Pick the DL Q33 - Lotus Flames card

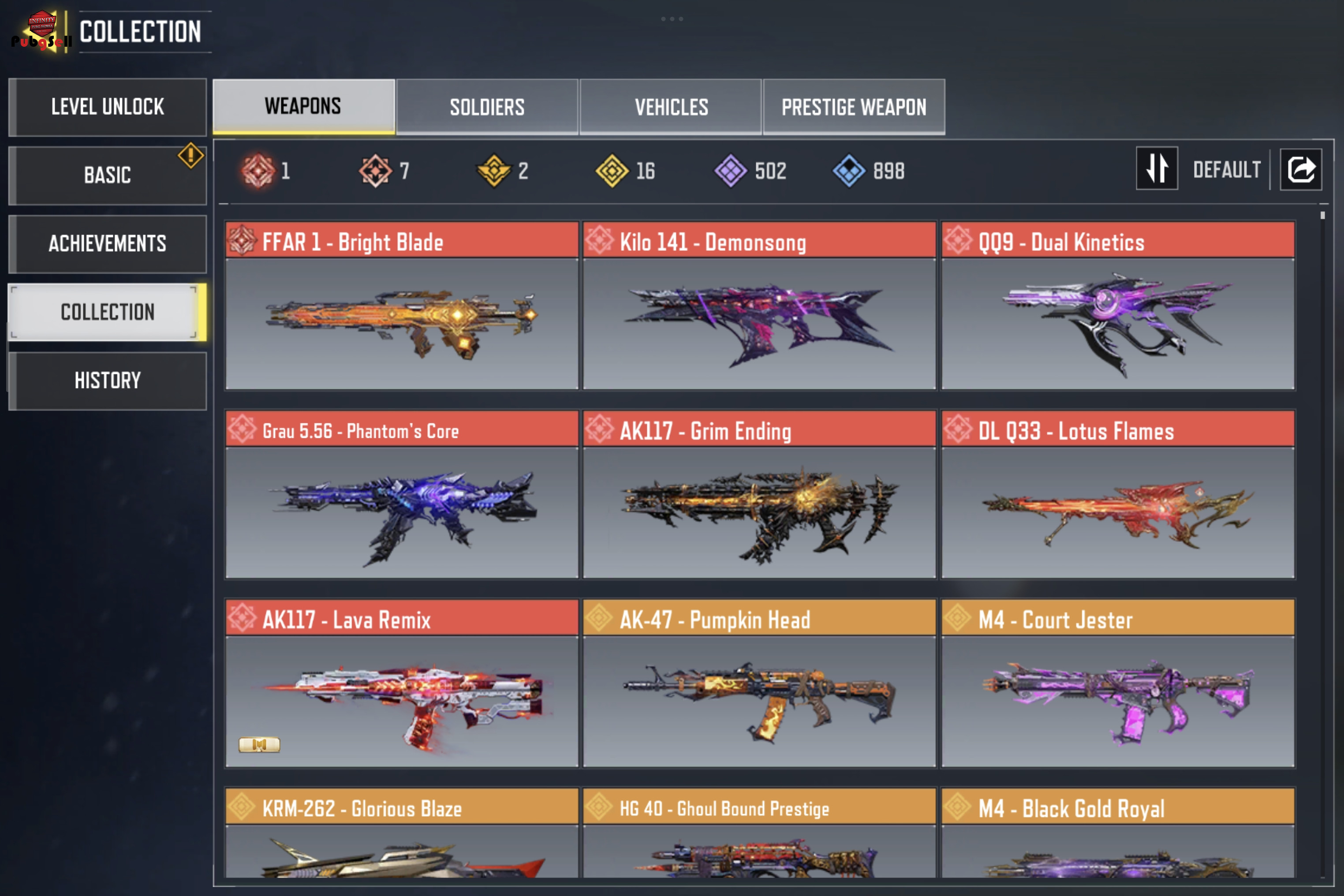click(1118, 494)
